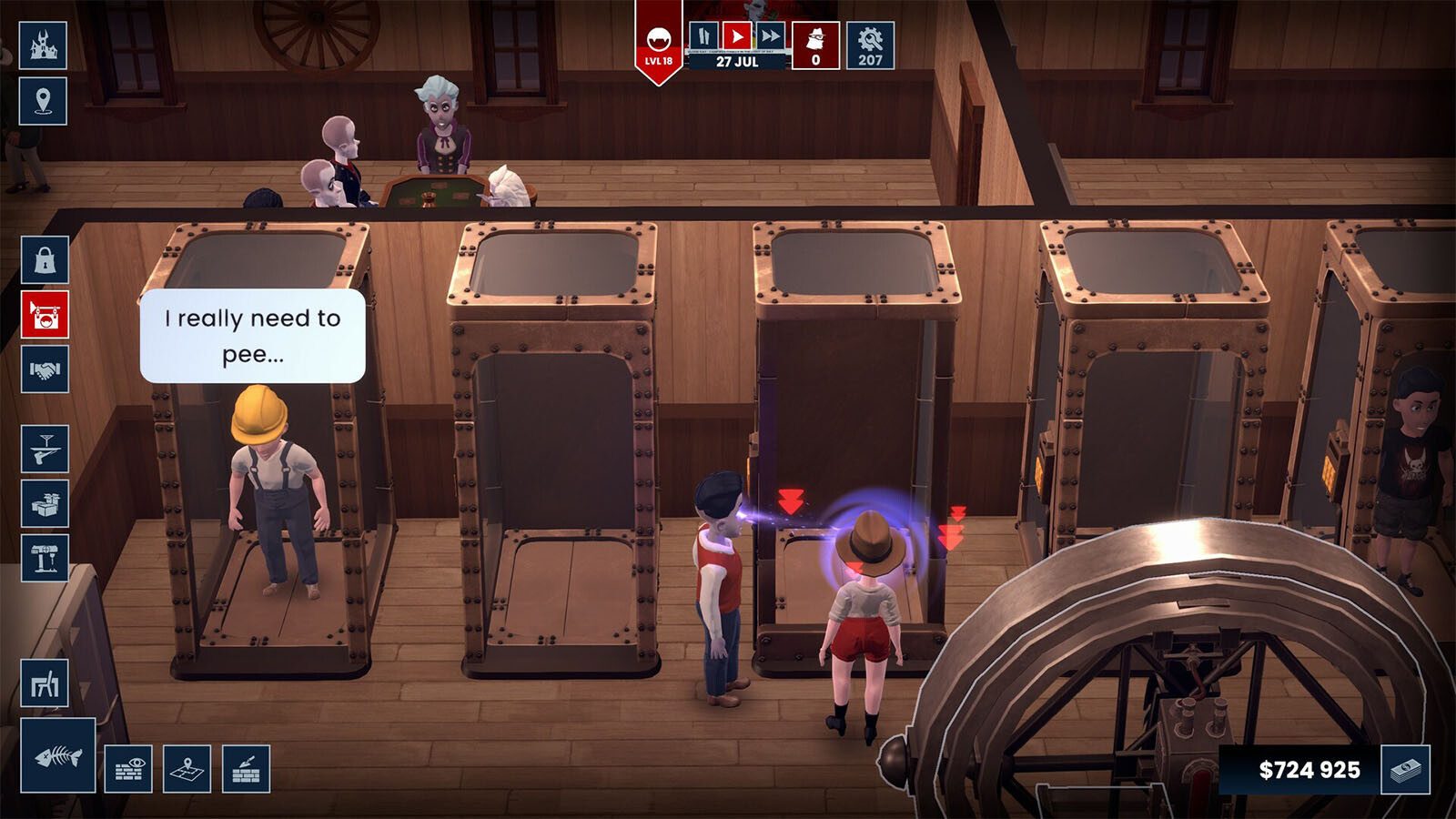Open the handshake deals menu
Image resolution: width=1456 pixels, height=819 pixels.
pyautogui.click(x=45, y=369)
